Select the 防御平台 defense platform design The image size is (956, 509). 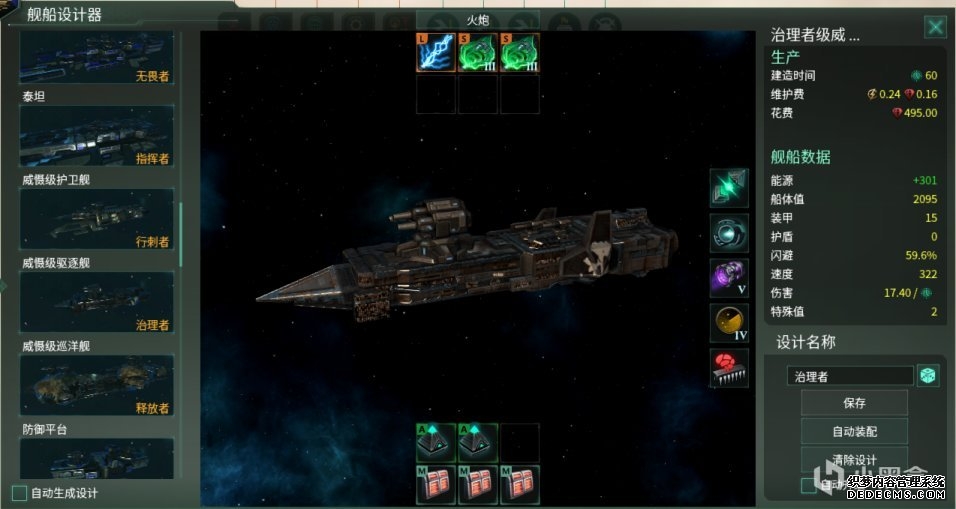[x=96, y=458]
